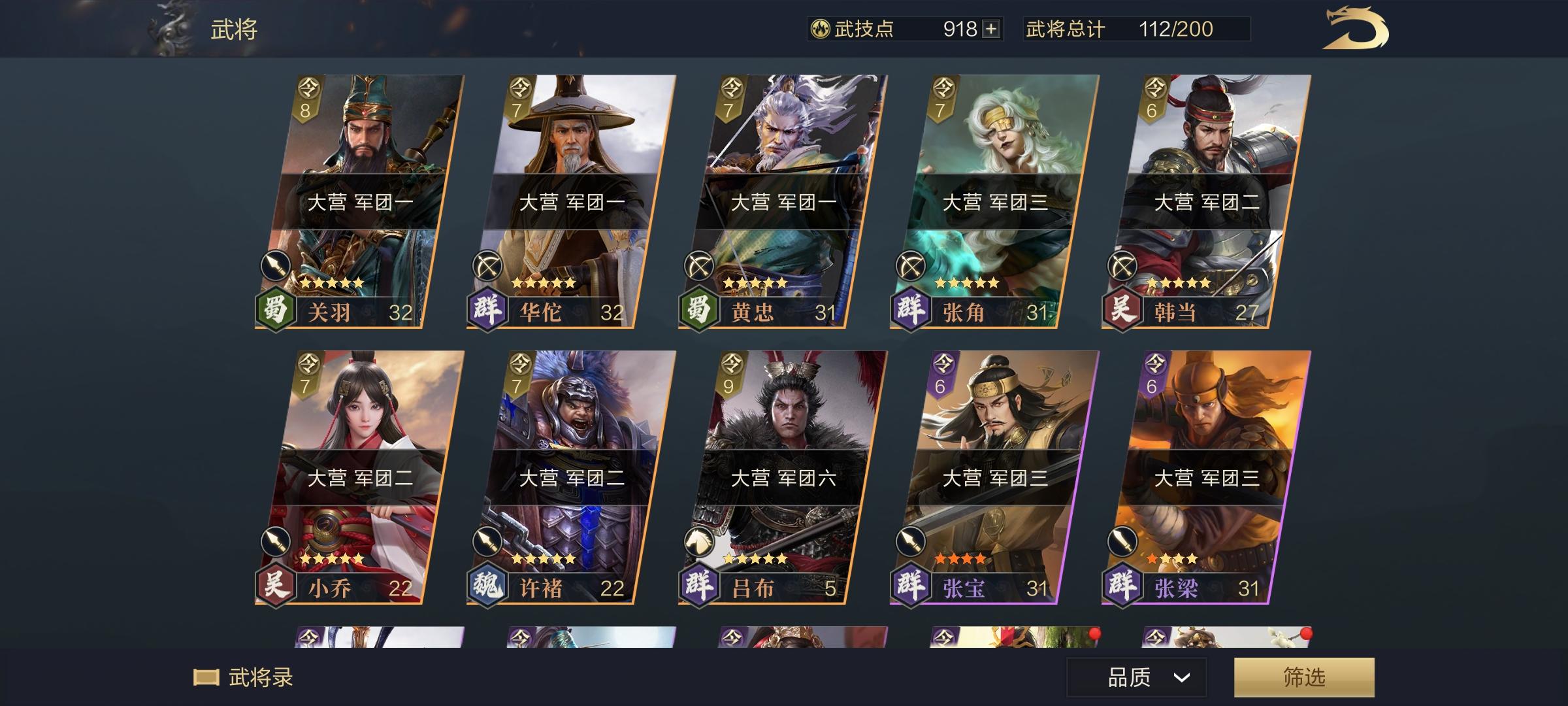
Task: Click the + button to add 武技点
Action: point(988,28)
